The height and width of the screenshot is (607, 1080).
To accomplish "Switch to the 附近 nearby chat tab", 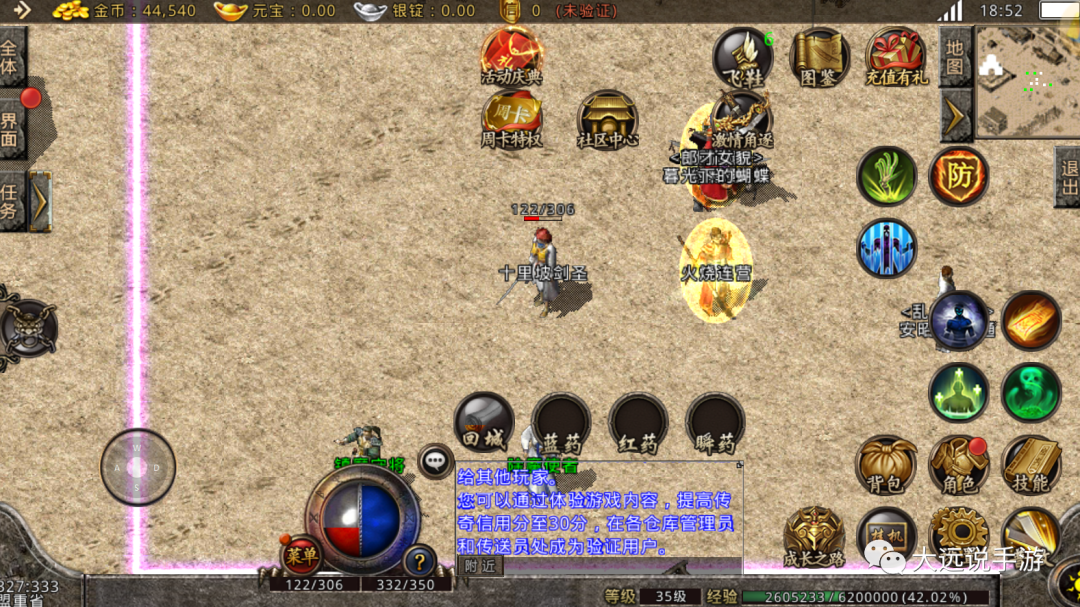I will click(x=480, y=565).
